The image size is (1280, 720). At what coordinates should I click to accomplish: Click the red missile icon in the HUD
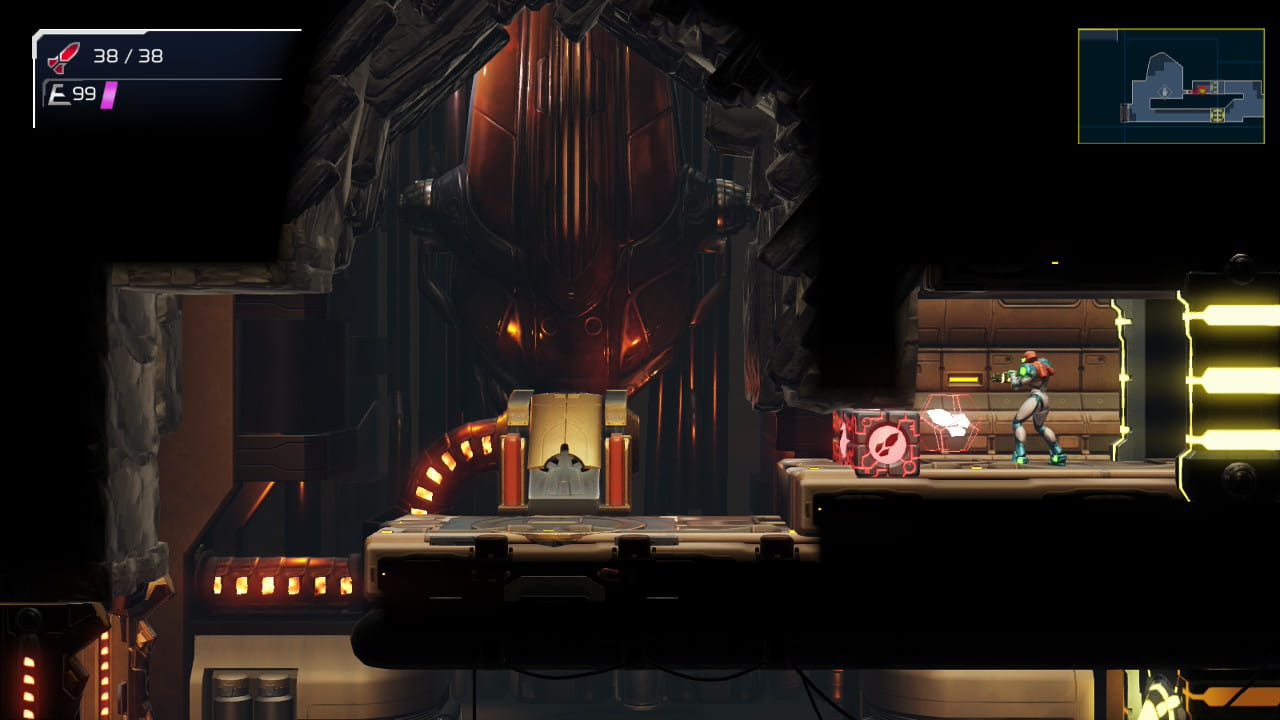tap(62, 57)
